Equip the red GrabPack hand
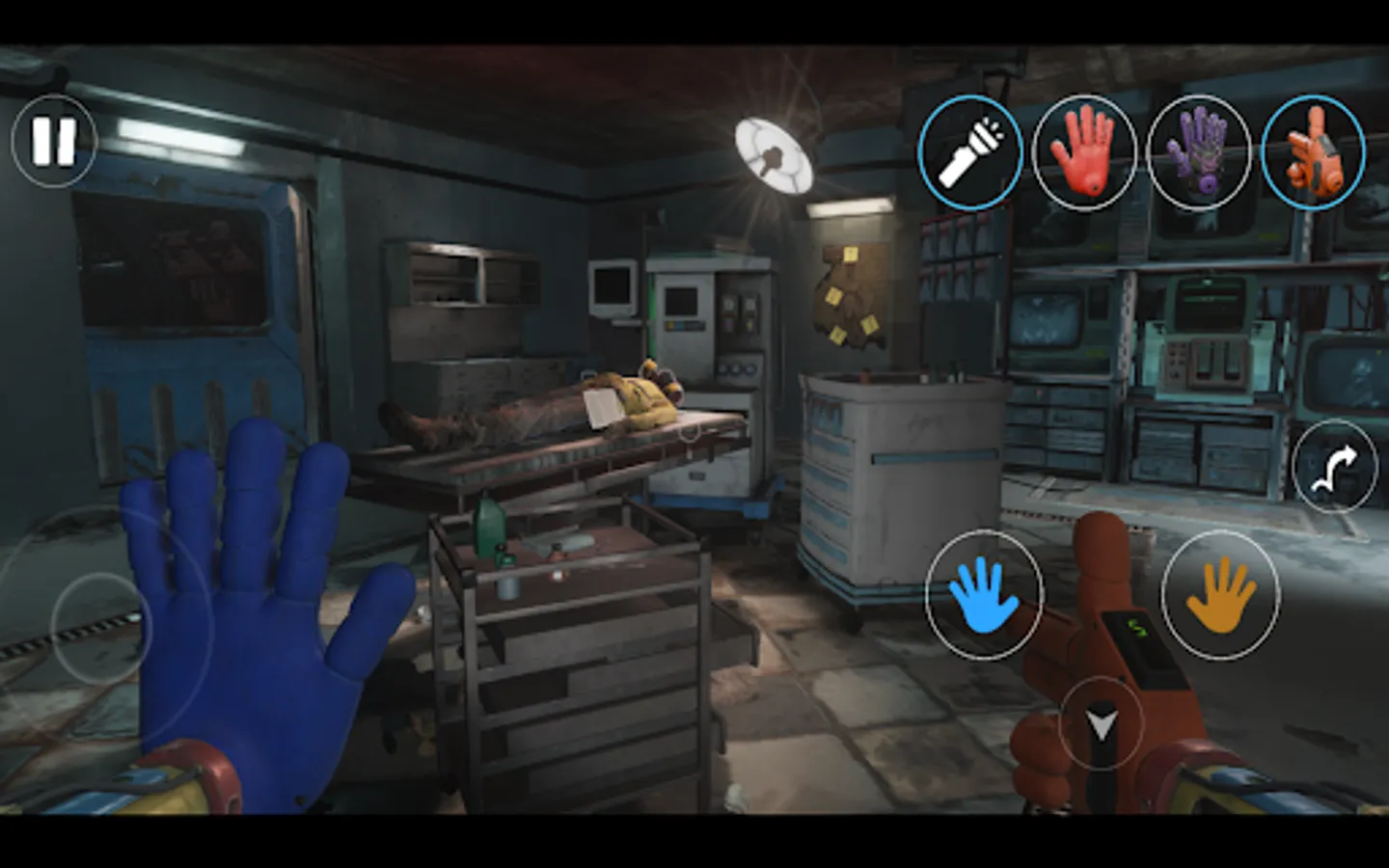The width and height of the screenshot is (1389, 868). 1084,152
